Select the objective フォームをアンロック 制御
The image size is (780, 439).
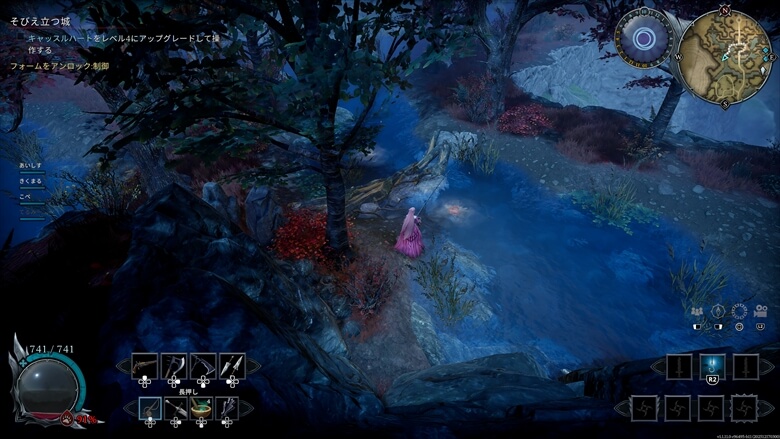(x=59, y=66)
